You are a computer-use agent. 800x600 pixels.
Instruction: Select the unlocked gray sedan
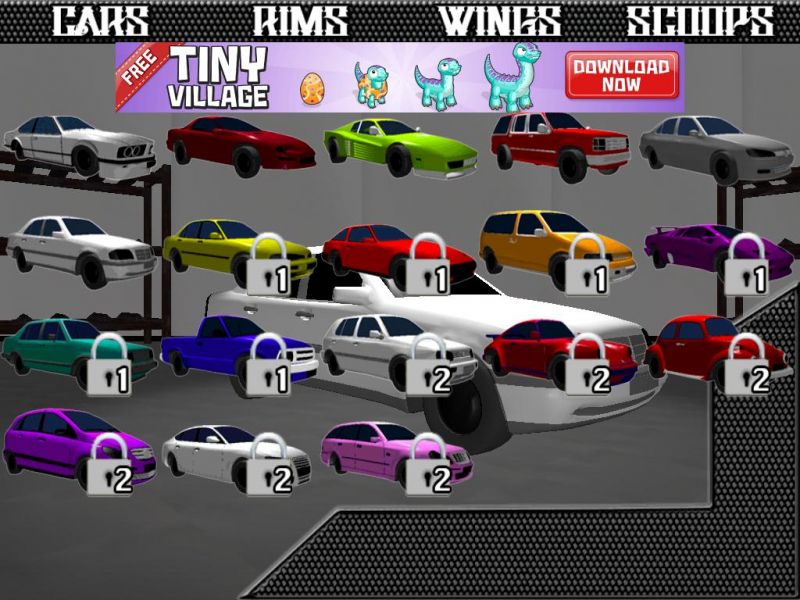click(x=716, y=147)
